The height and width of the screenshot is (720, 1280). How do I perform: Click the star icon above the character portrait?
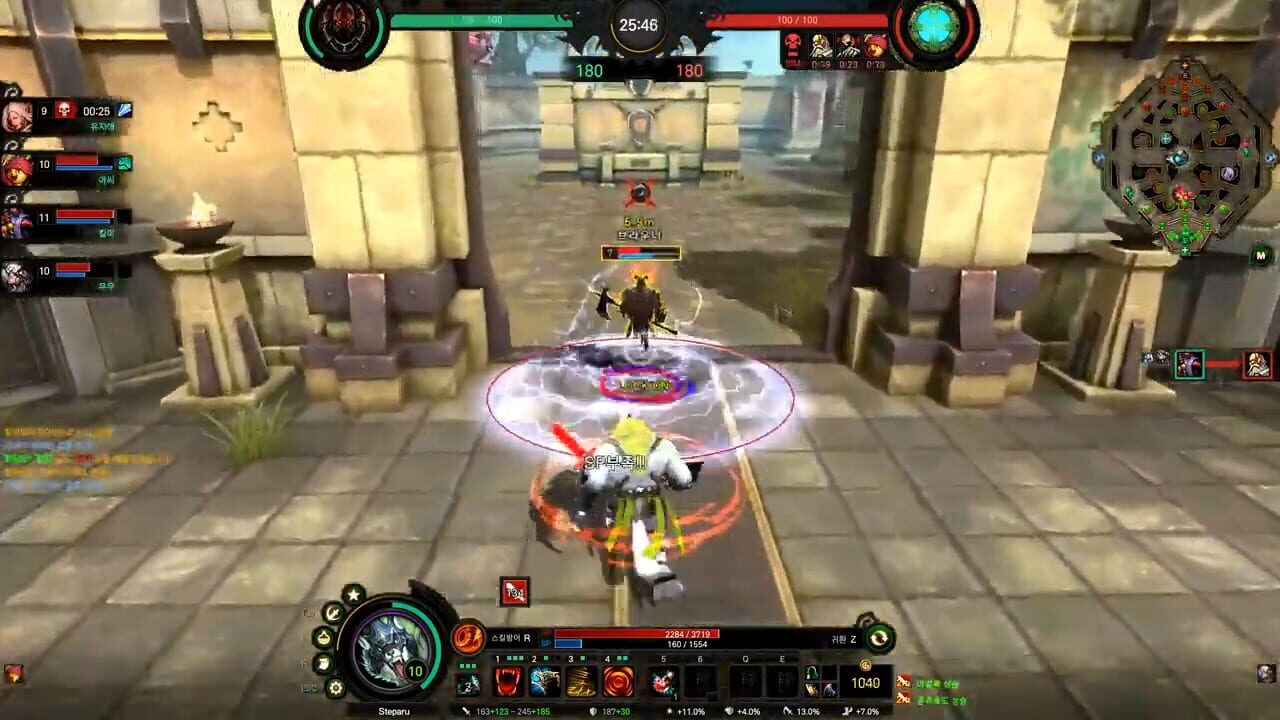[352, 595]
